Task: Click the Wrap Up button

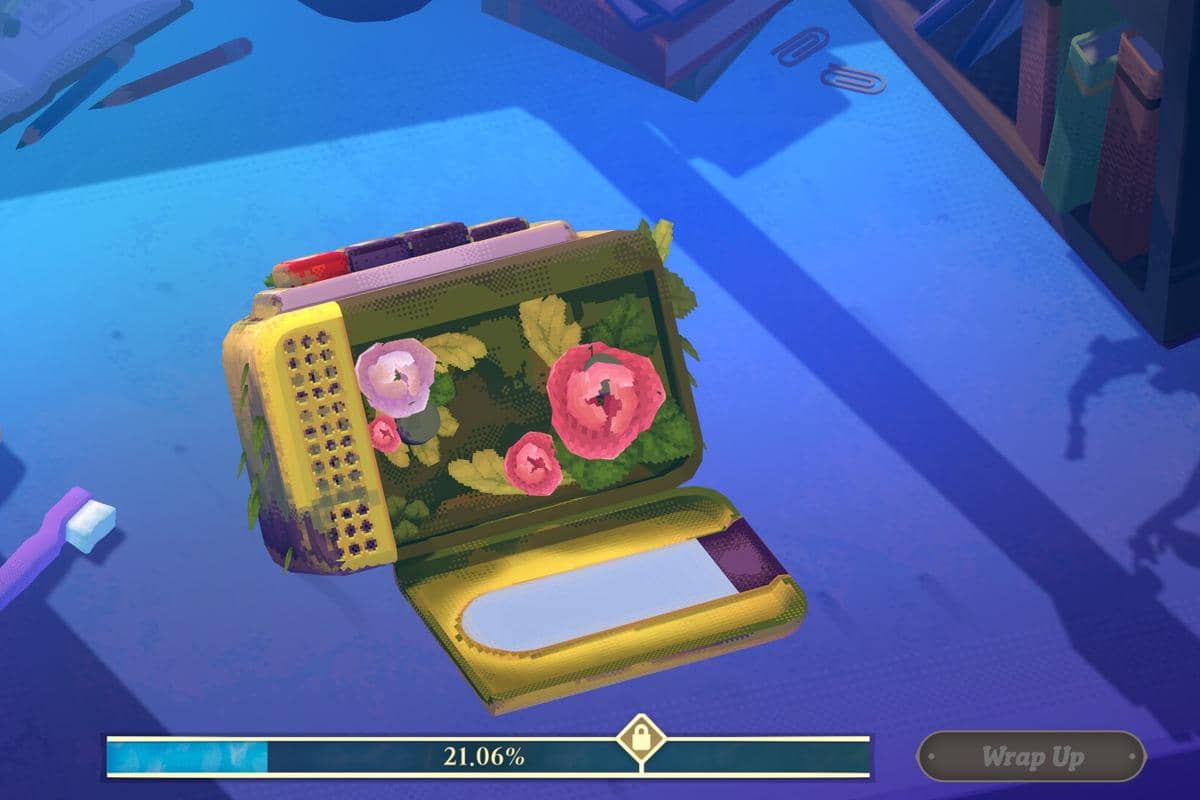Action: (1031, 756)
